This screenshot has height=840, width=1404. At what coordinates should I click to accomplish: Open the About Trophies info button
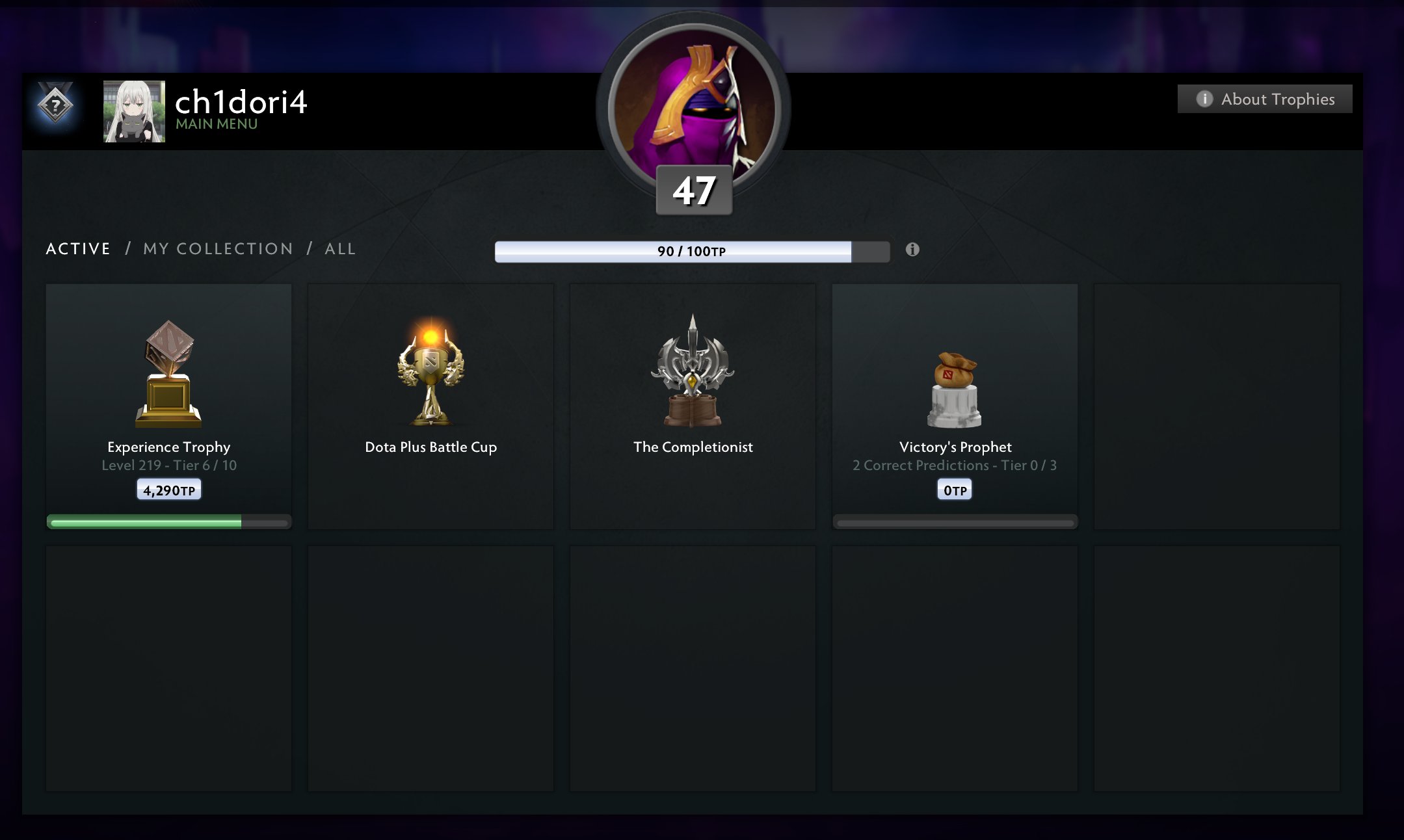(x=1264, y=99)
